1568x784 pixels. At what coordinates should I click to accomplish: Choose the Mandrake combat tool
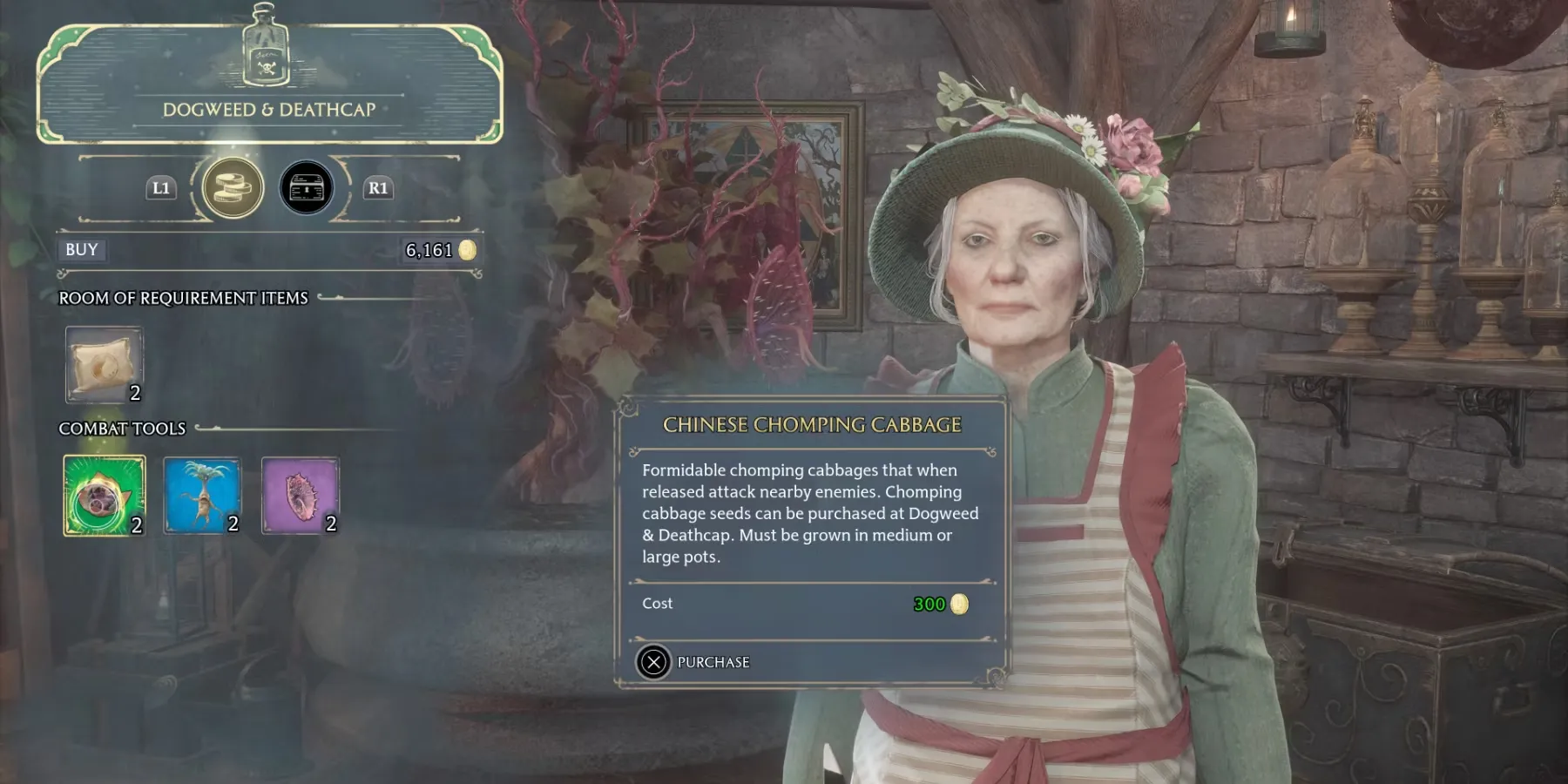click(x=202, y=495)
